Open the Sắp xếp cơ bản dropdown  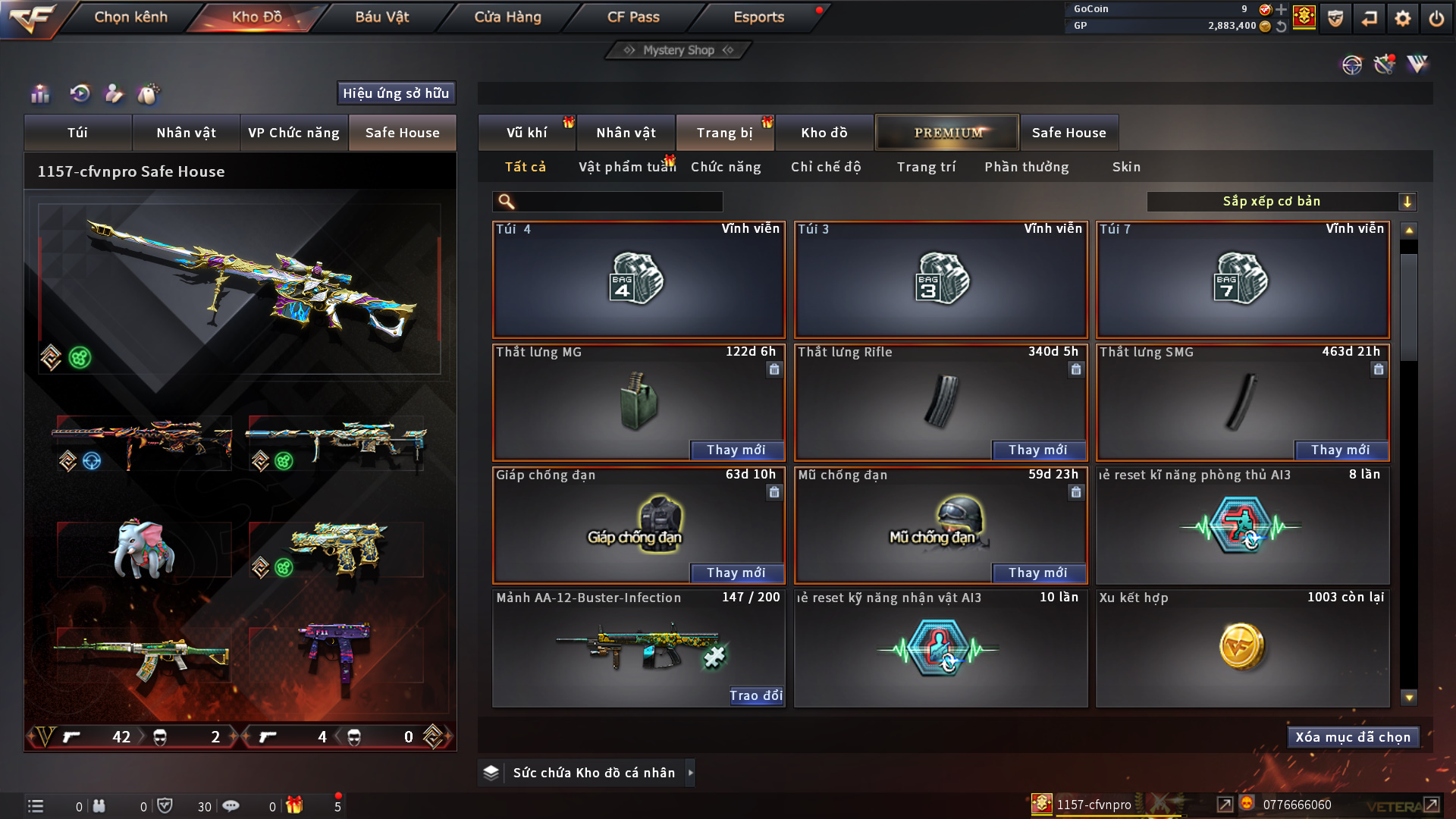pos(1281,202)
